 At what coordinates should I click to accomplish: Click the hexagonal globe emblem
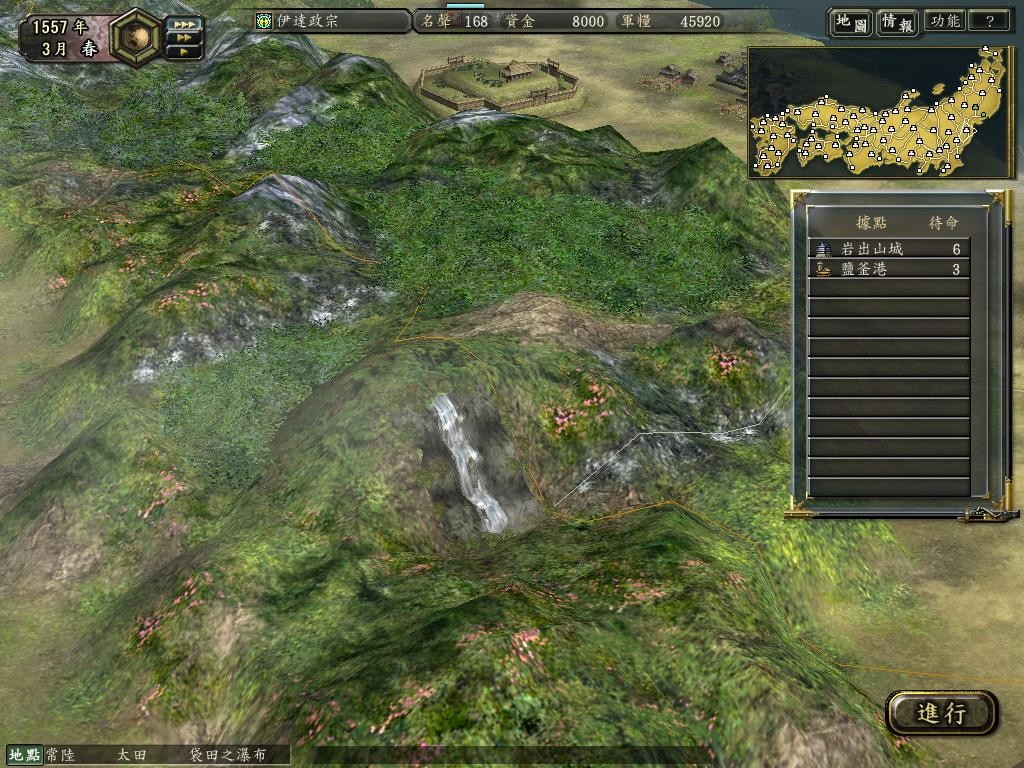tap(137, 36)
